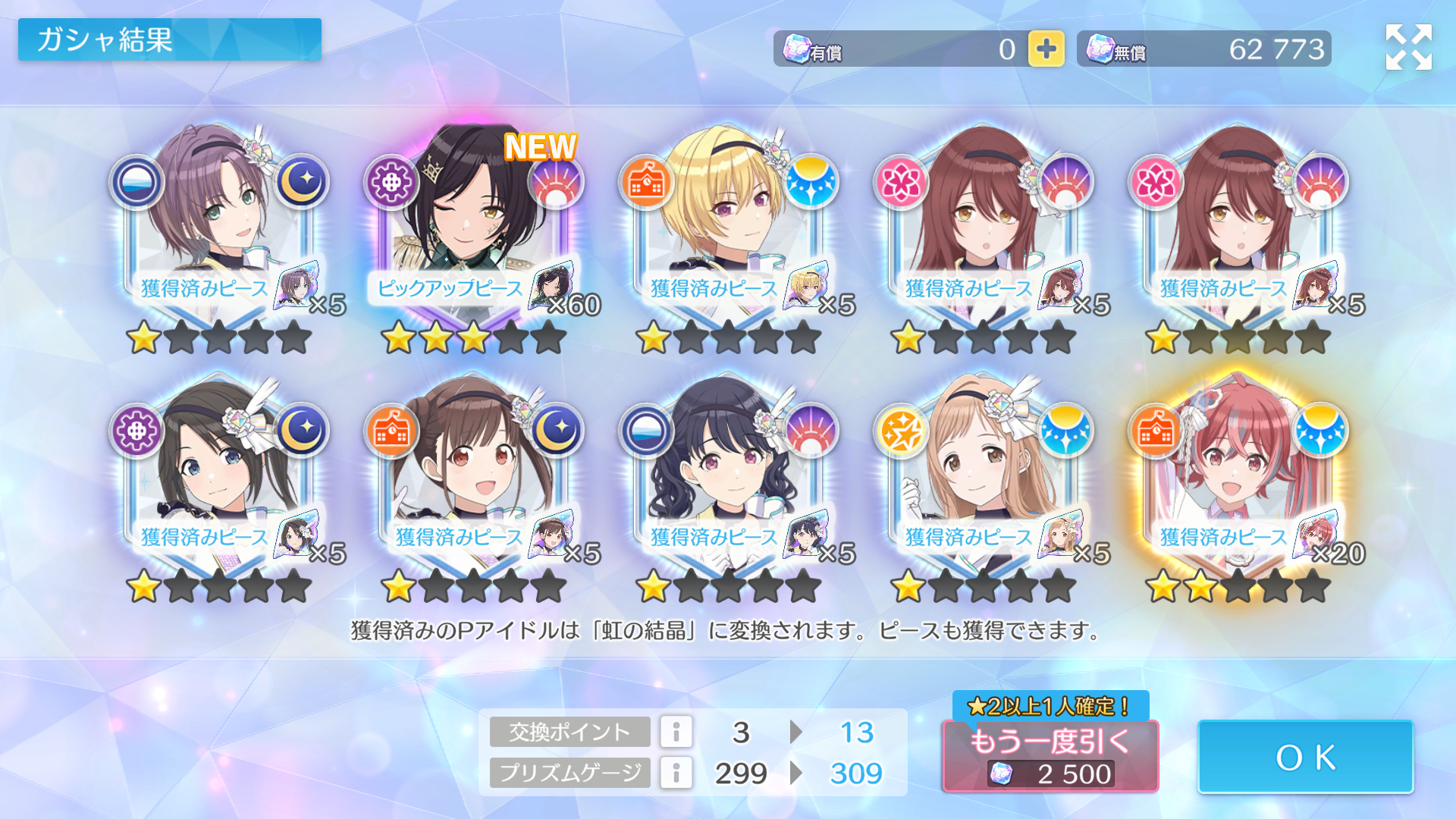Select the NEW black-haired winking idol card
Screen dimensions: 1456x819
coord(473,220)
